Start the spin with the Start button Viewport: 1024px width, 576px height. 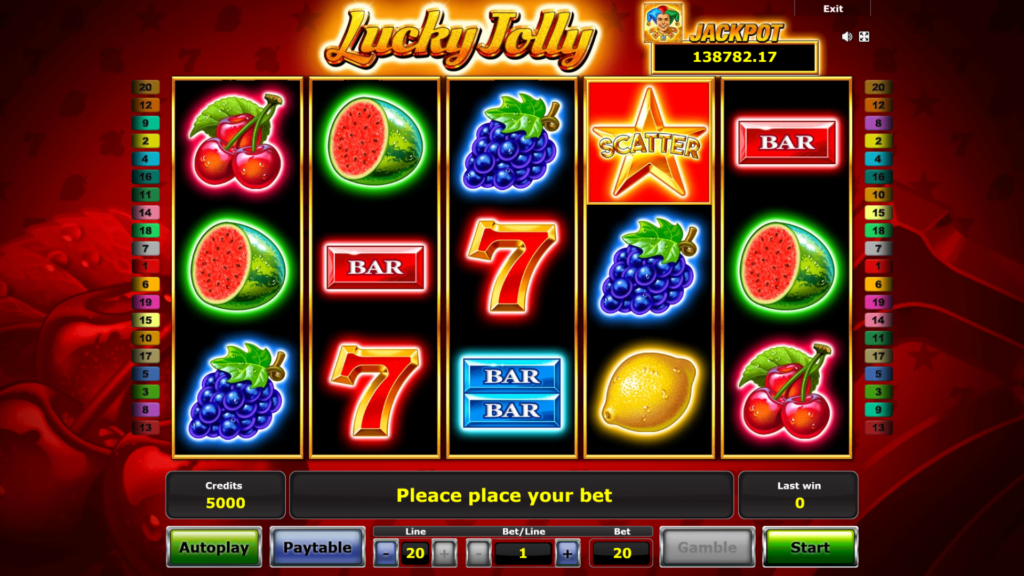809,547
